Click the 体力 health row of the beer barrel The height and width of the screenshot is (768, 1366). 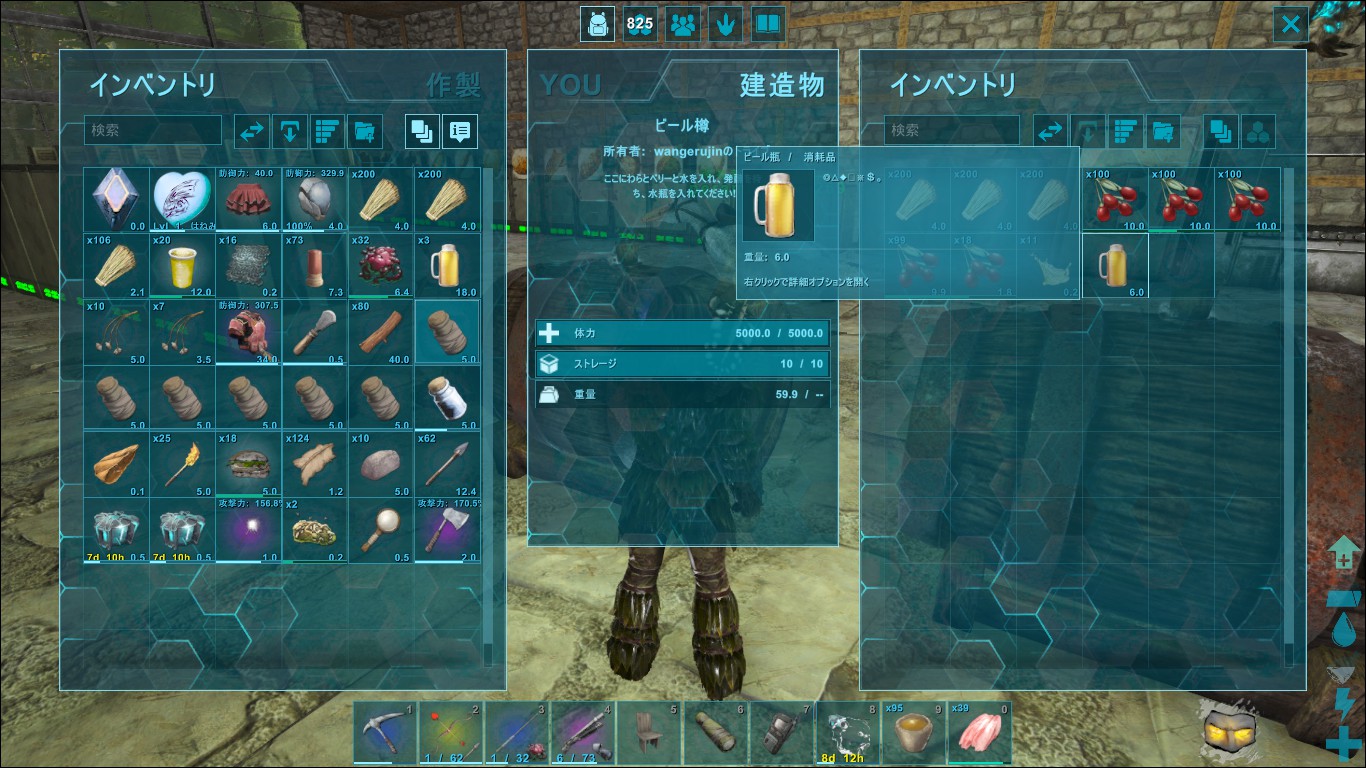[x=681, y=332]
